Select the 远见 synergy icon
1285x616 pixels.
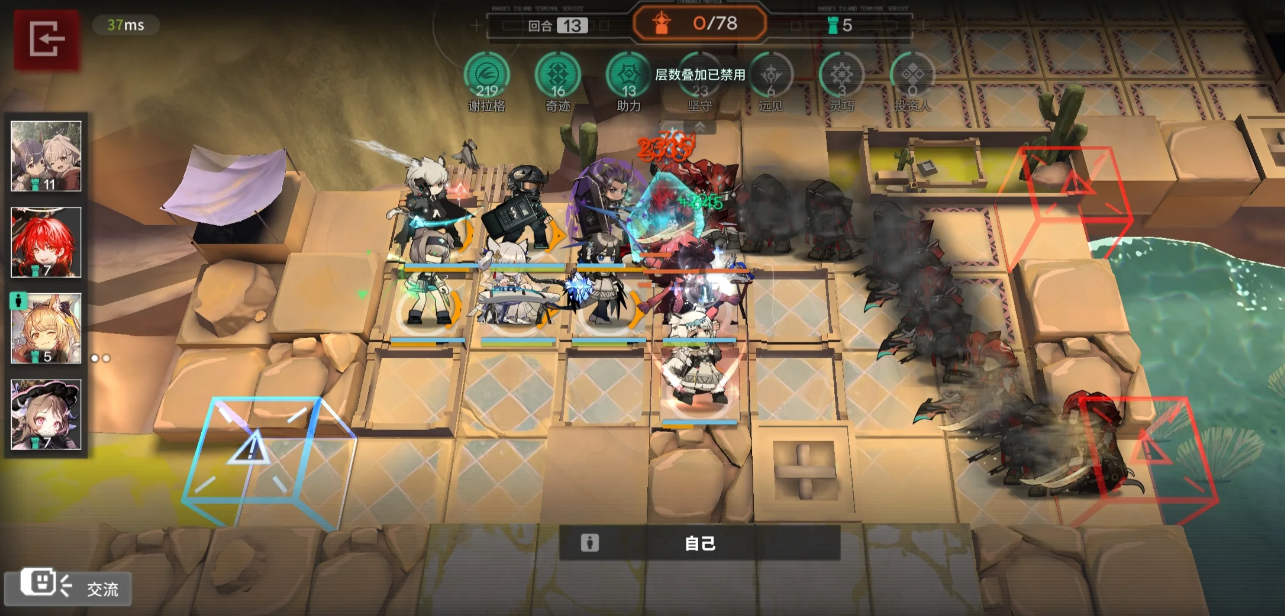coord(771,75)
